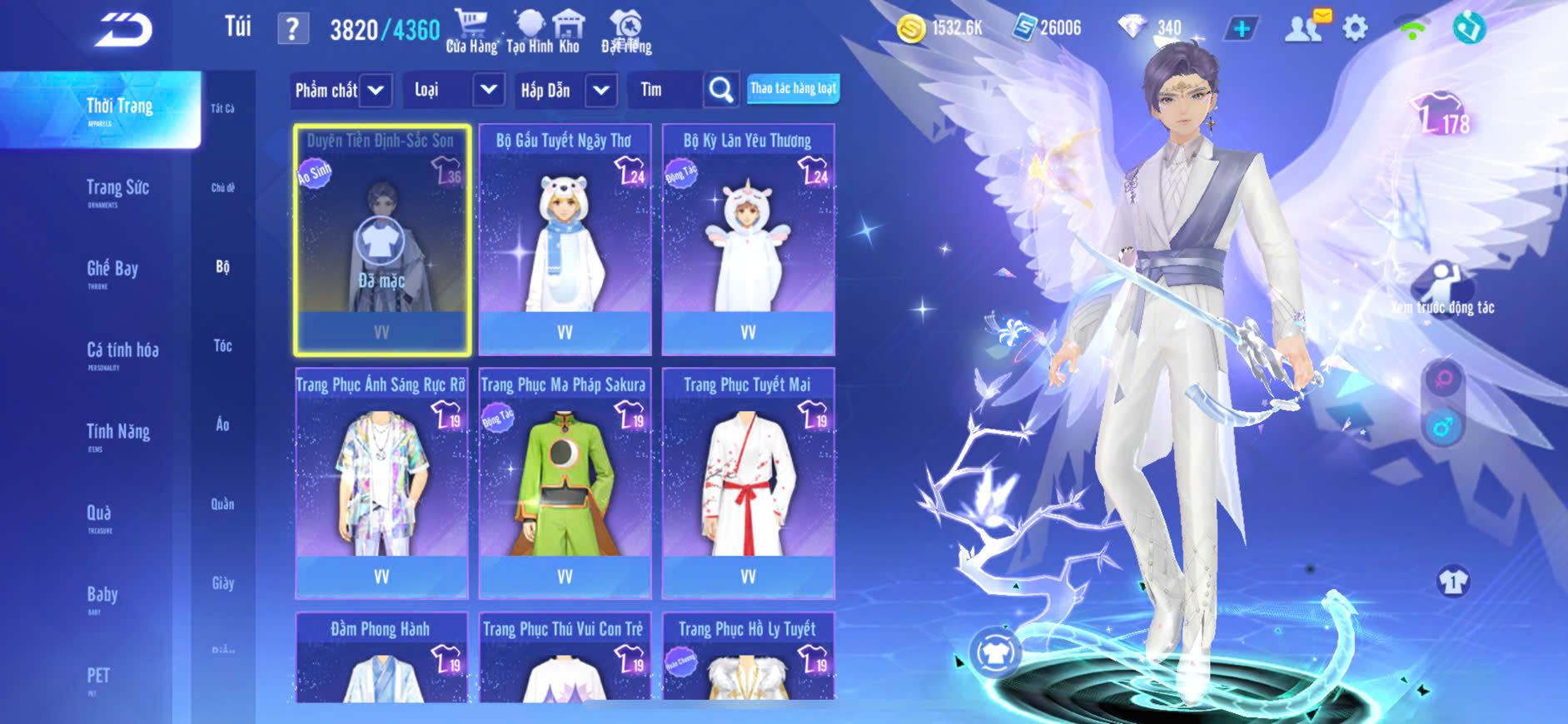
Task: Pick the Trang Phục Tuyết Mai outfit
Action: coord(748,483)
